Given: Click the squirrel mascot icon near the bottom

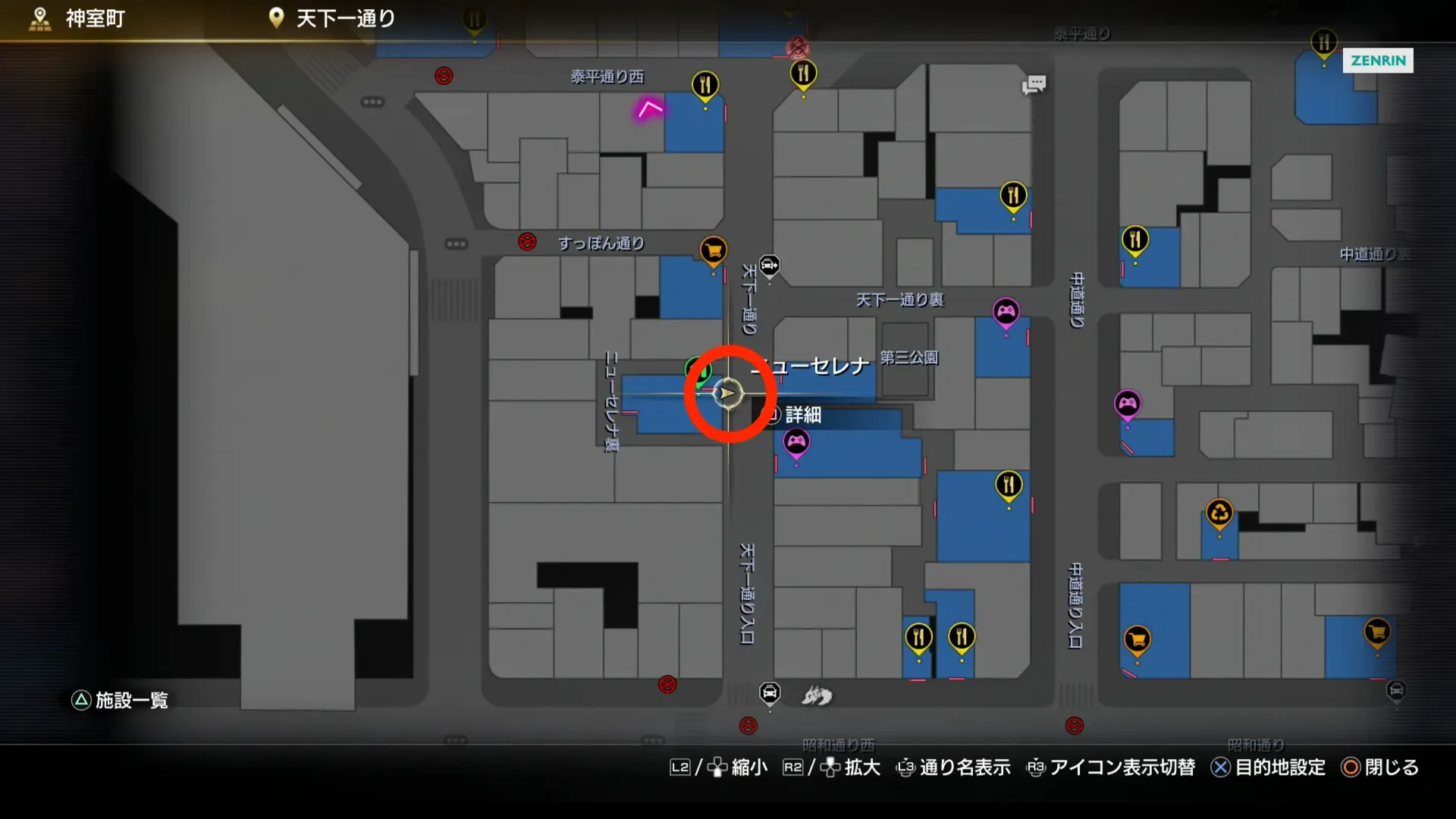Looking at the screenshot, I should (816, 696).
